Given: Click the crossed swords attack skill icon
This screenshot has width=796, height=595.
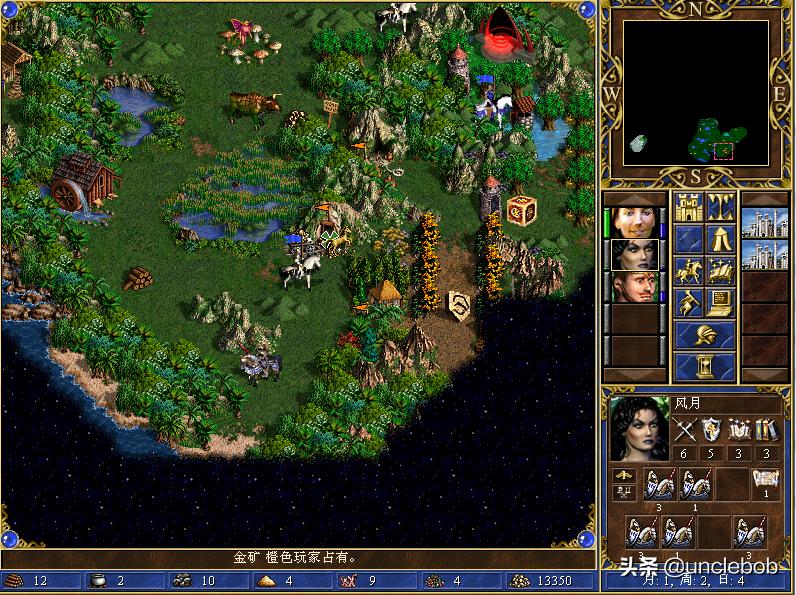Looking at the screenshot, I should [x=685, y=430].
